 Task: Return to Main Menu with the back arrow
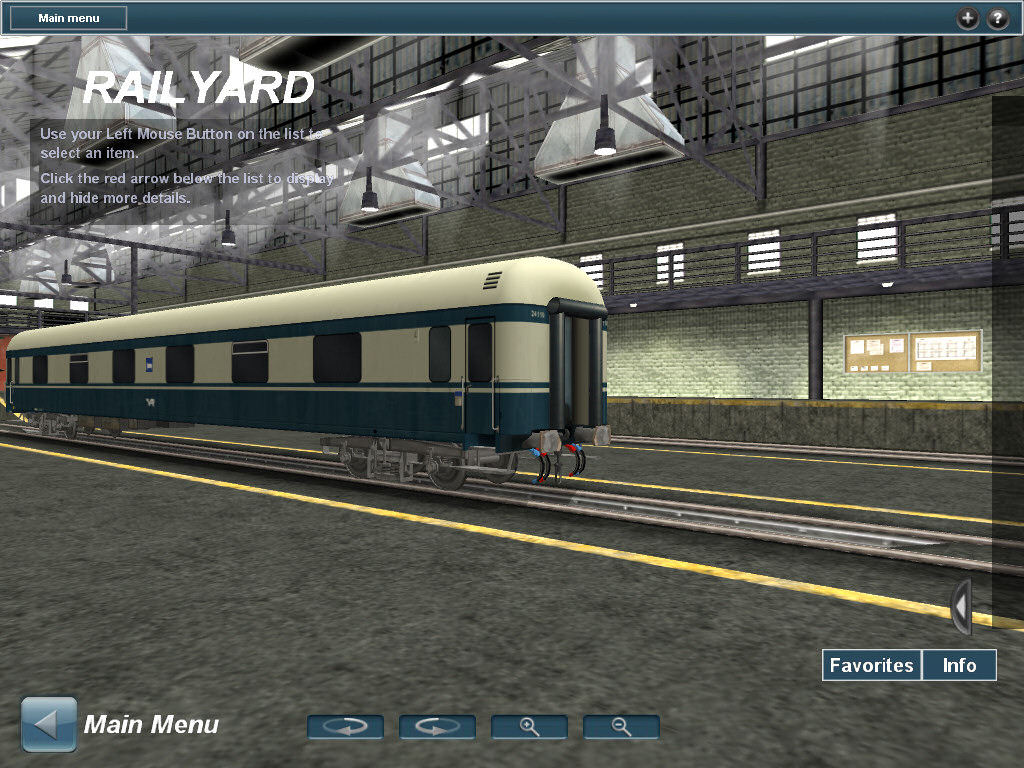point(49,725)
